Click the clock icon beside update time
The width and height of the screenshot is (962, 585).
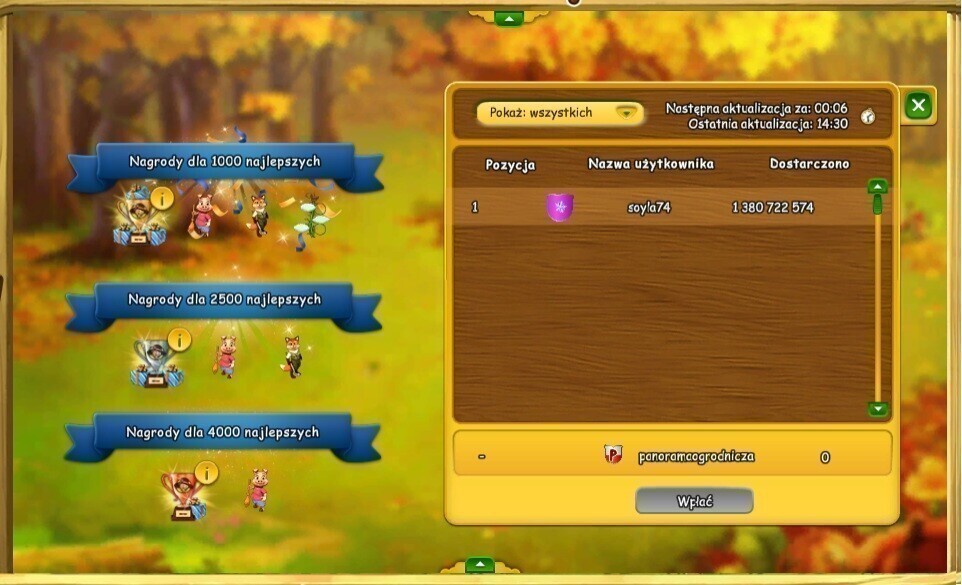(x=868, y=116)
